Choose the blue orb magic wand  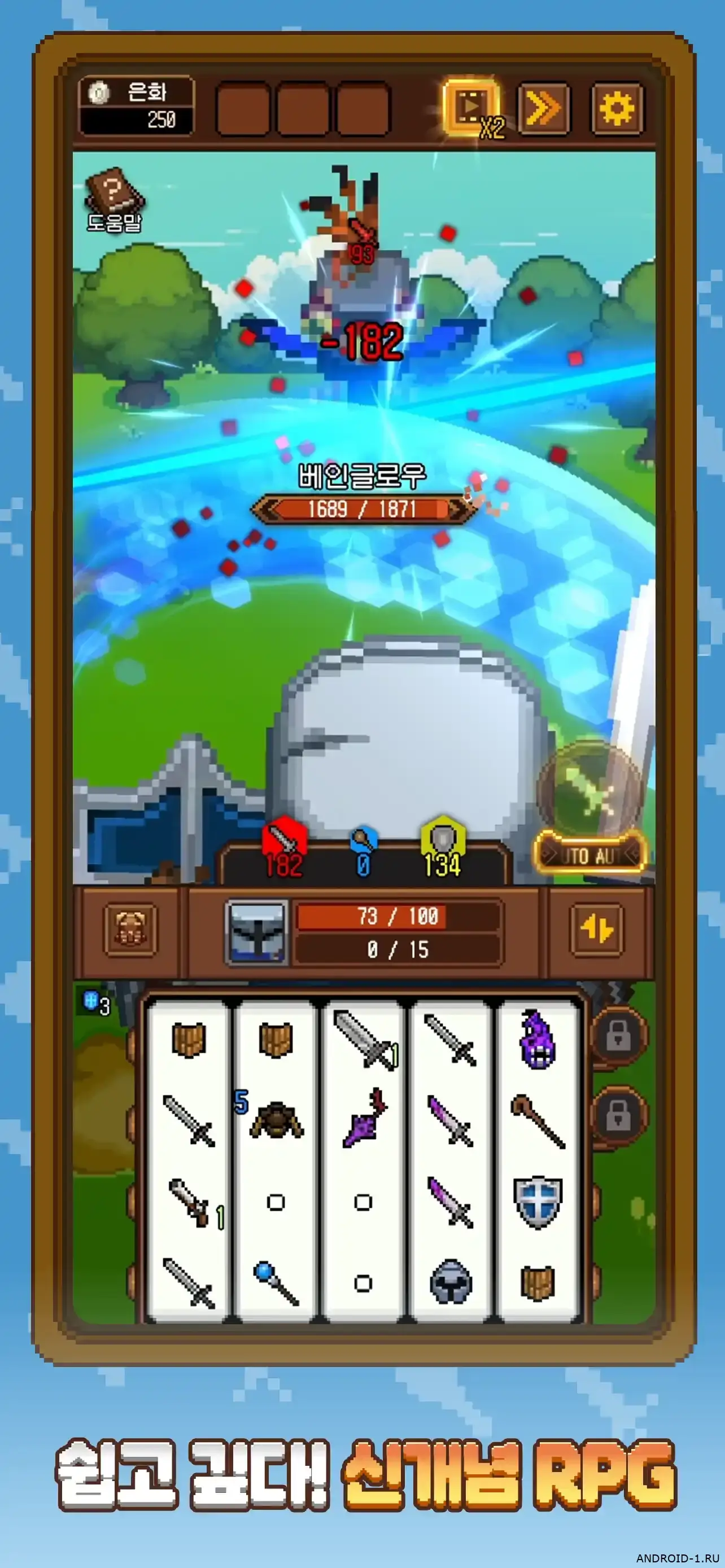(276, 1281)
